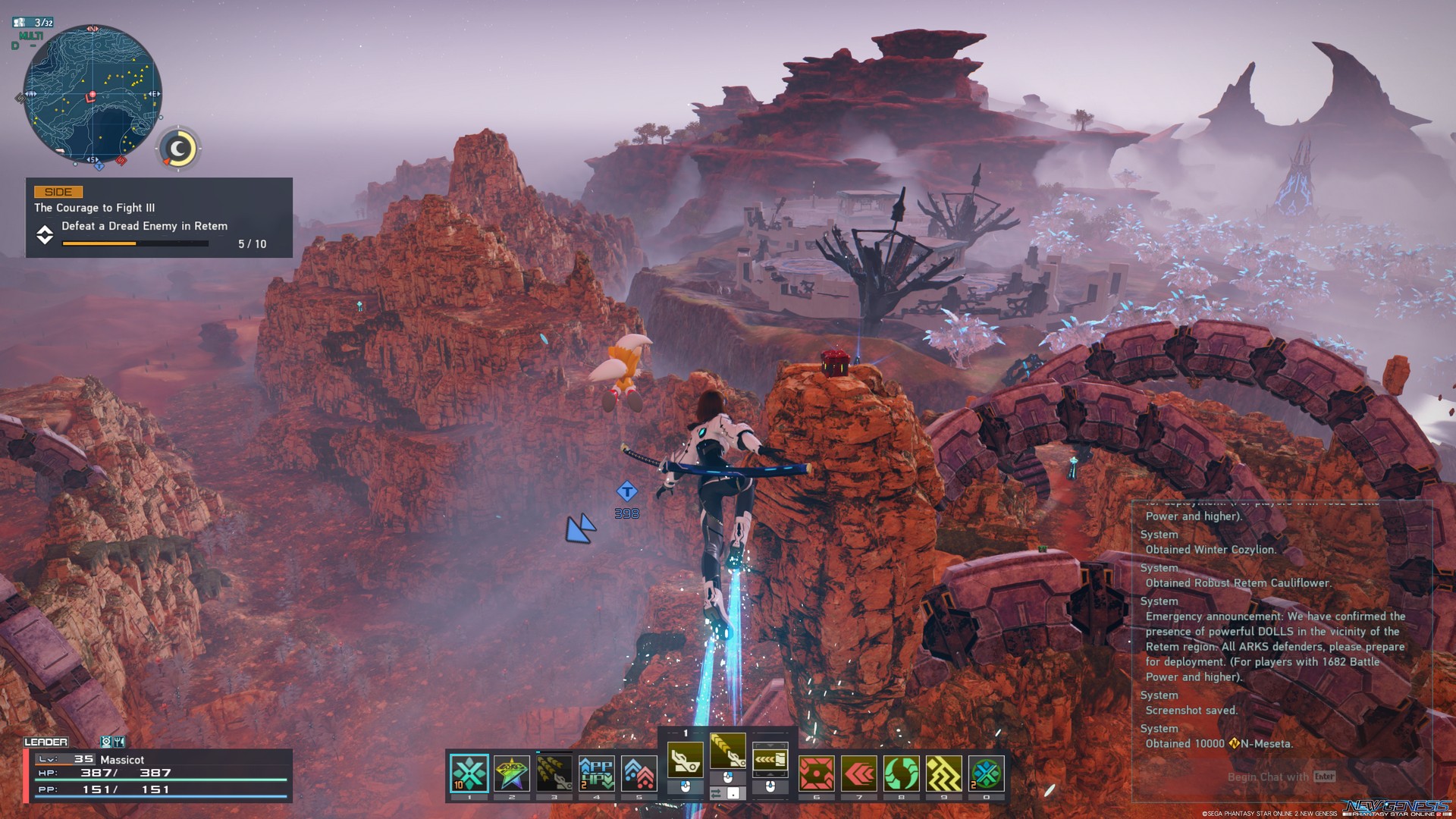Activate the blue and red arrows skill

click(x=639, y=773)
